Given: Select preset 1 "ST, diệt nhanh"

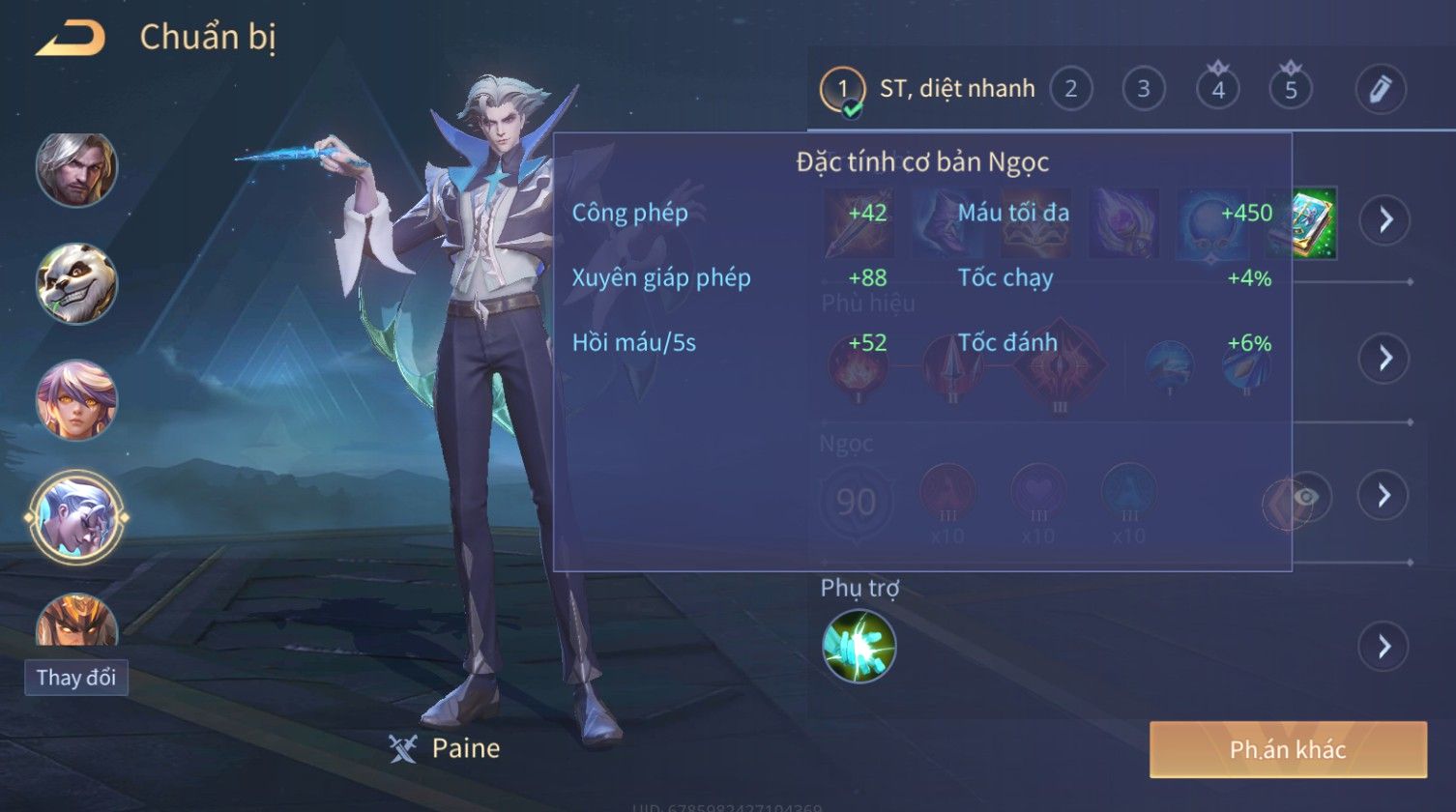Looking at the screenshot, I should pyautogui.click(x=842, y=90).
